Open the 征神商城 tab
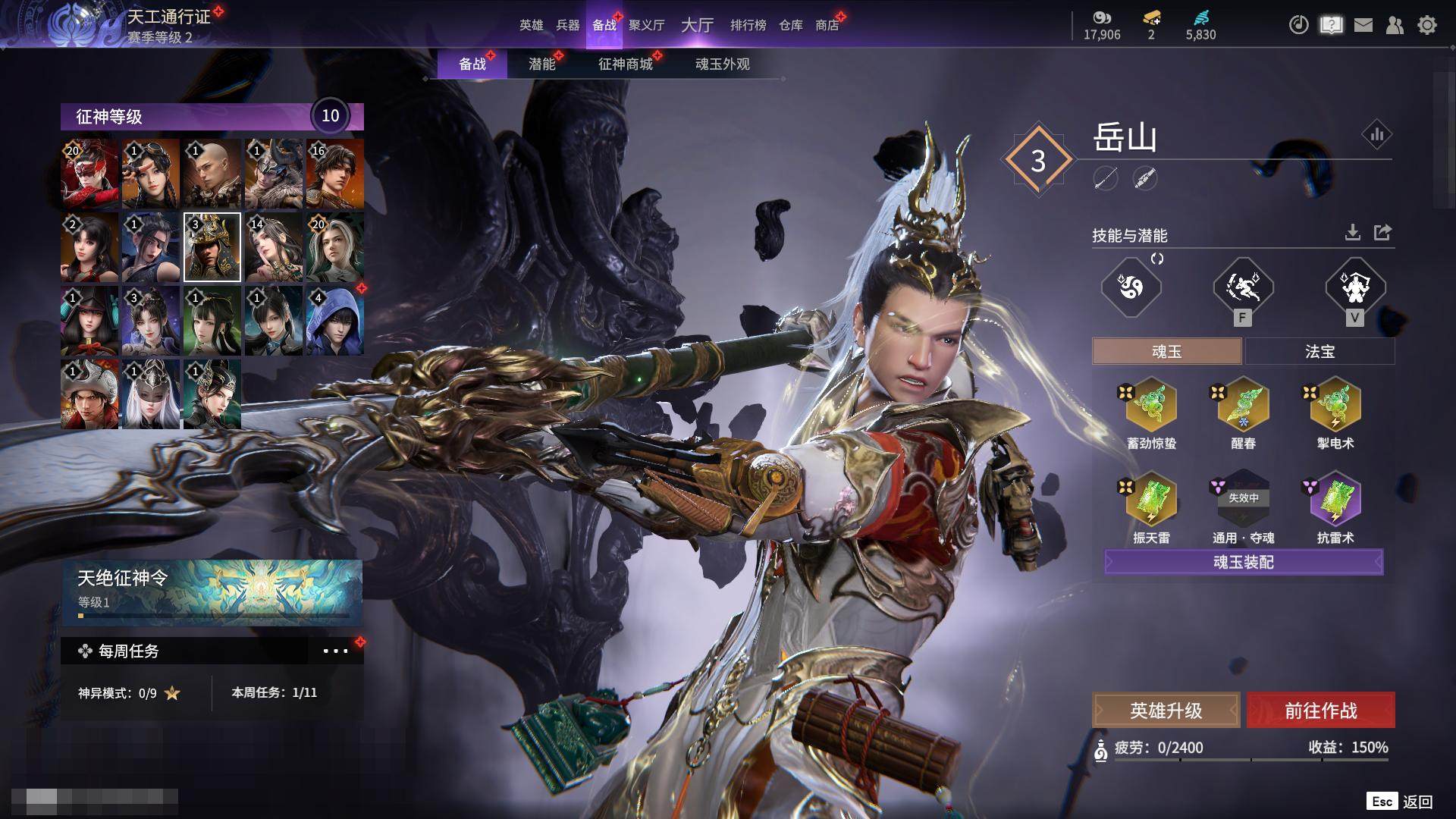1456x819 pixels. tap(625, 64)
